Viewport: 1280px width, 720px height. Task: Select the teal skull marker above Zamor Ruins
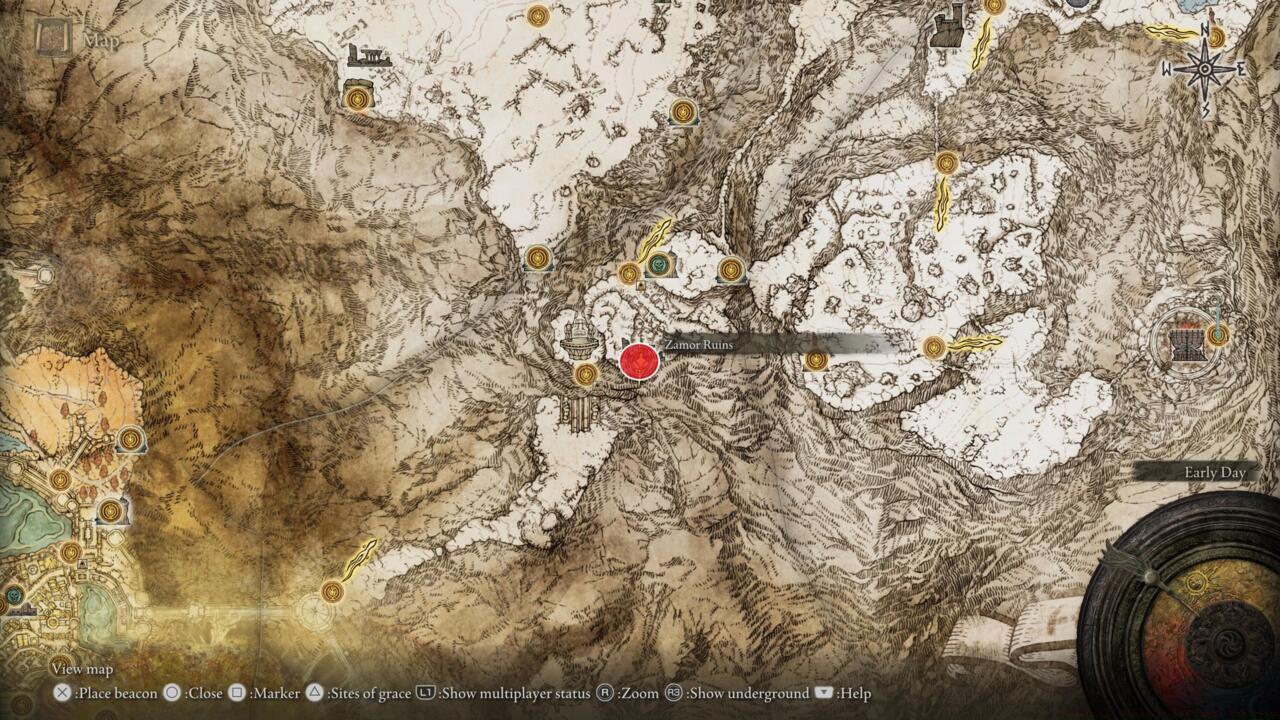tap(658, 264)
